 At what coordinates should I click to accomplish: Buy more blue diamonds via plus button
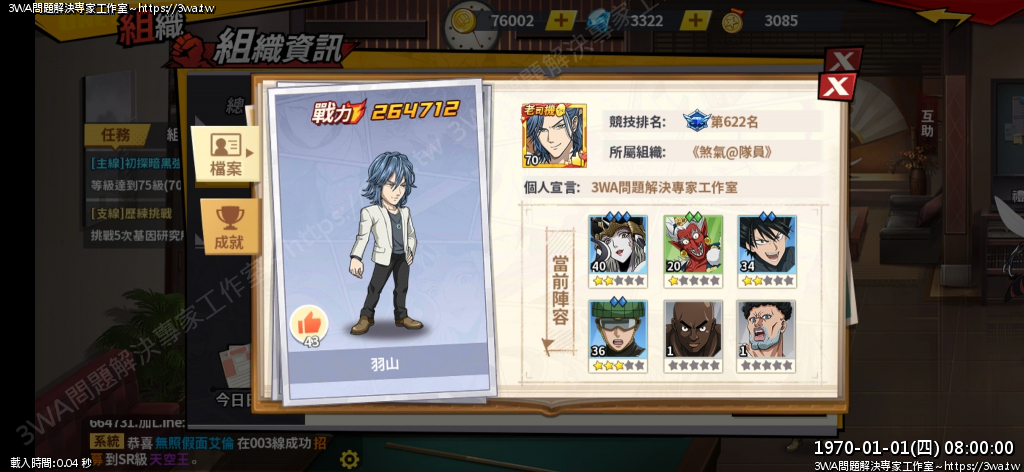pos(695,20)
